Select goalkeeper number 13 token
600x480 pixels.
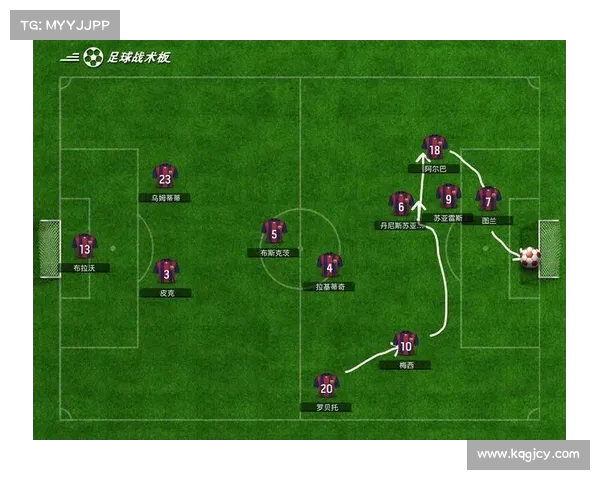pyautogui.click(x=84, y=246)
